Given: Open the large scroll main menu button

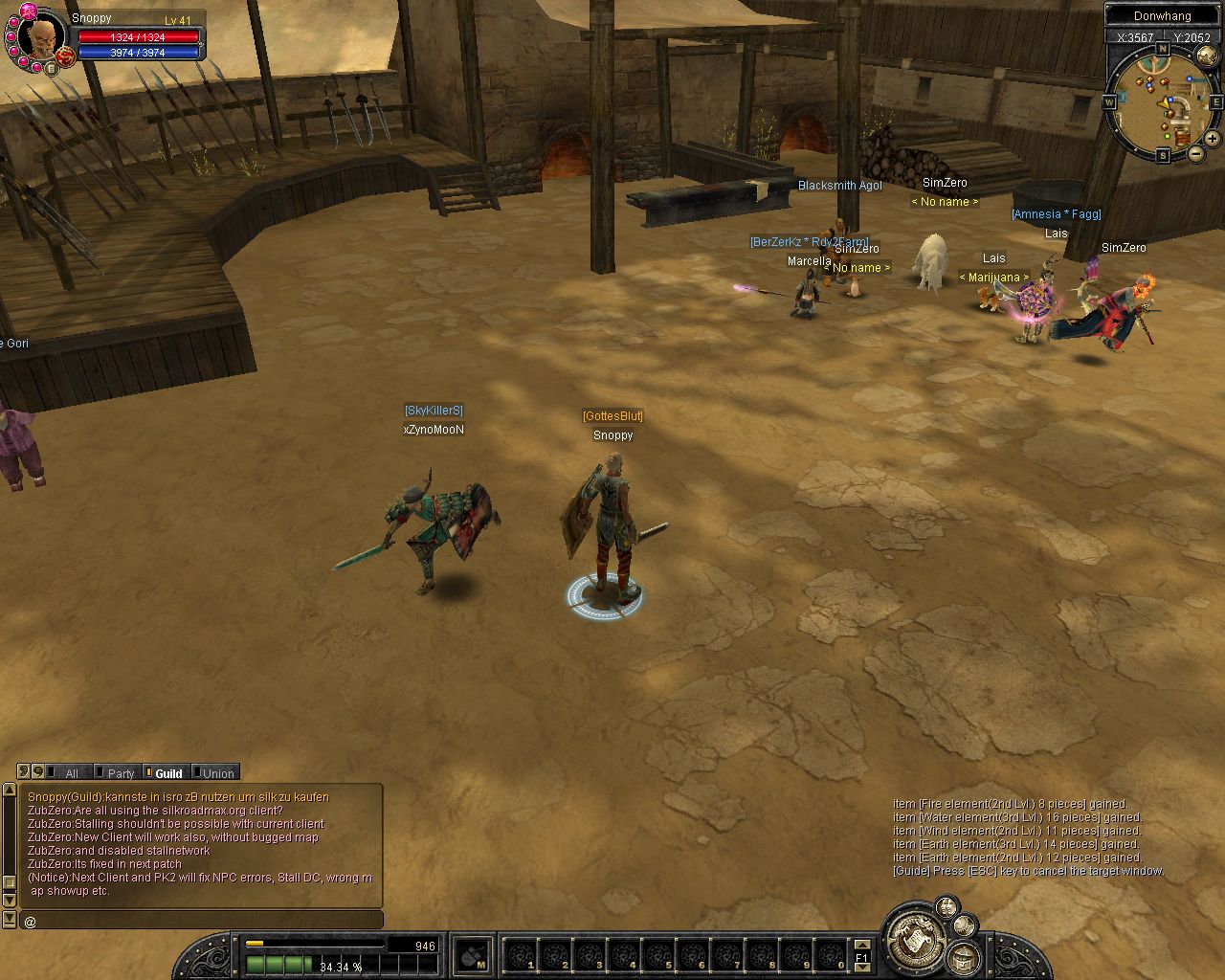Looking at the screenshot, I should click(914, 937).
